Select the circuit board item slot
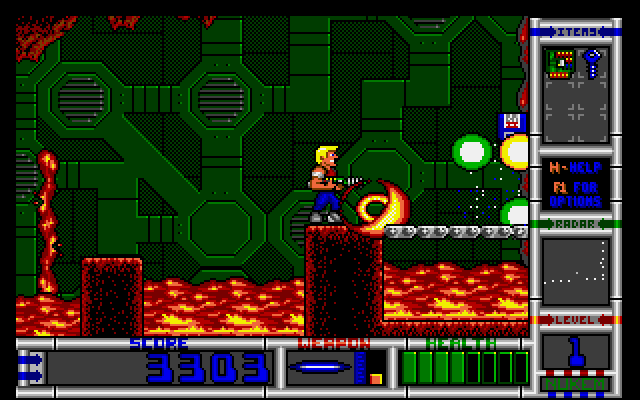The height and width of the screenshot is (400, 640). (561, 64)
